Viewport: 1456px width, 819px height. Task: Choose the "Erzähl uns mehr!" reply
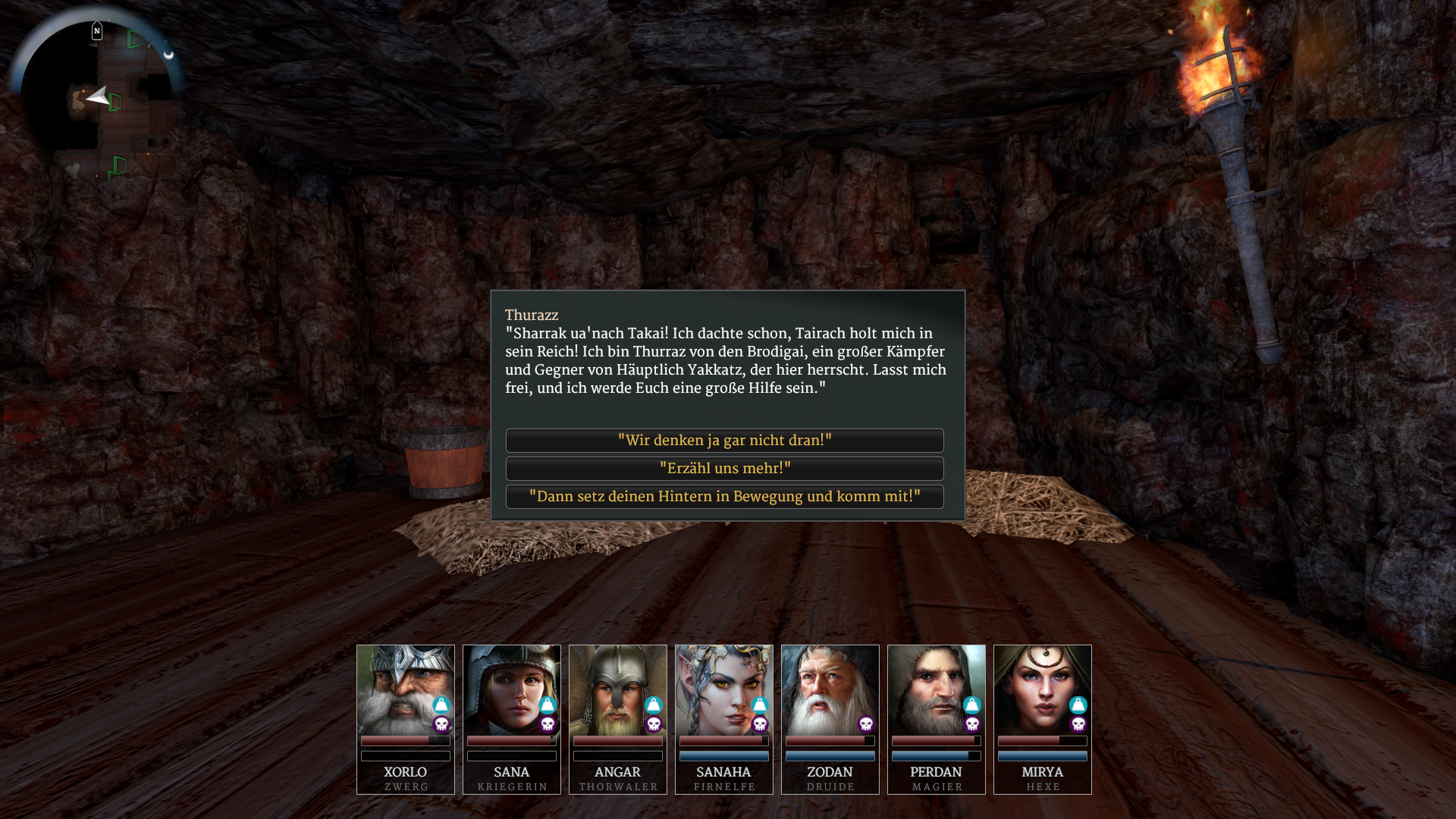pos(724,469)
